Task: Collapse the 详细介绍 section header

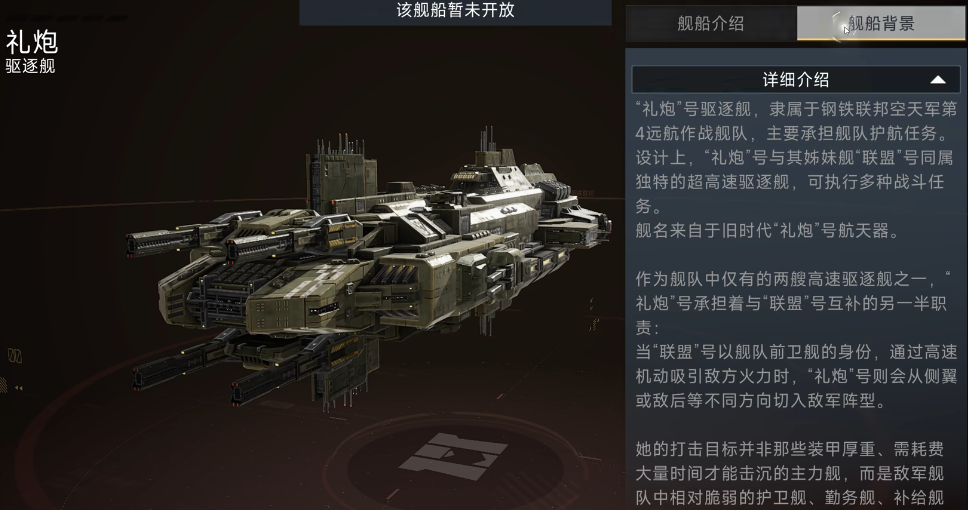Action: coord(796,80)
